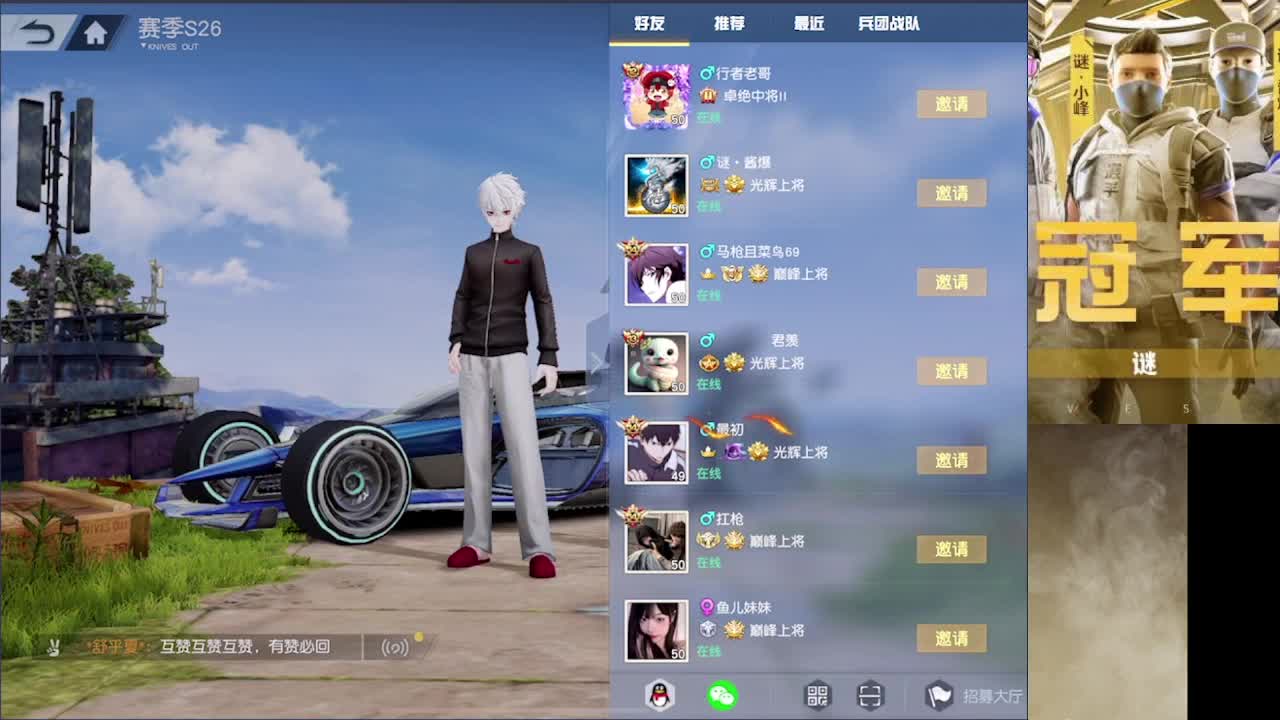1280x720 pixels.
Task: Invite 鱼儿妹妹 with the 邀请 button
Action: coord(951,638)
